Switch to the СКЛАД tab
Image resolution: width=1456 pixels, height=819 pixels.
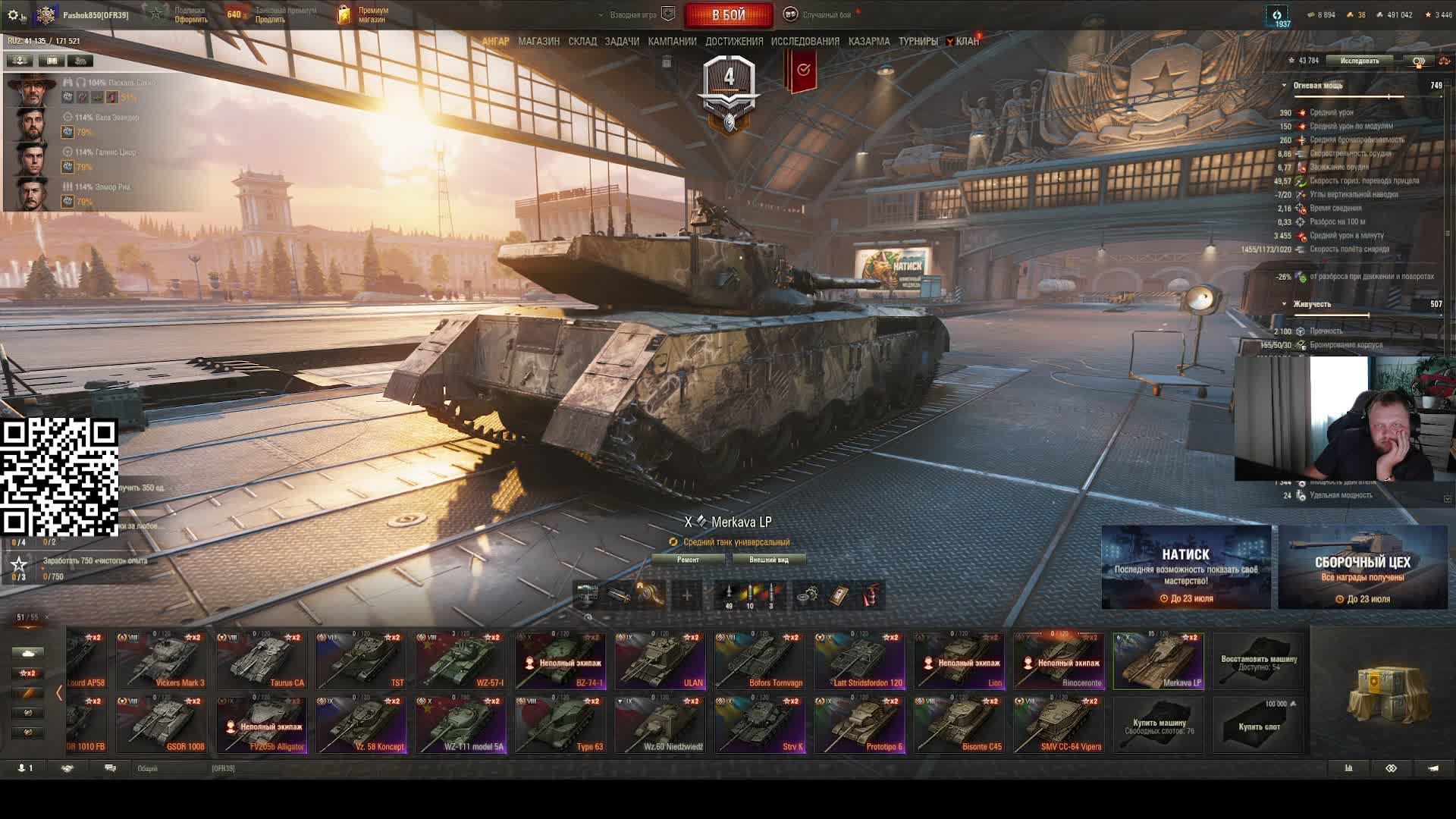pos(582,42)
